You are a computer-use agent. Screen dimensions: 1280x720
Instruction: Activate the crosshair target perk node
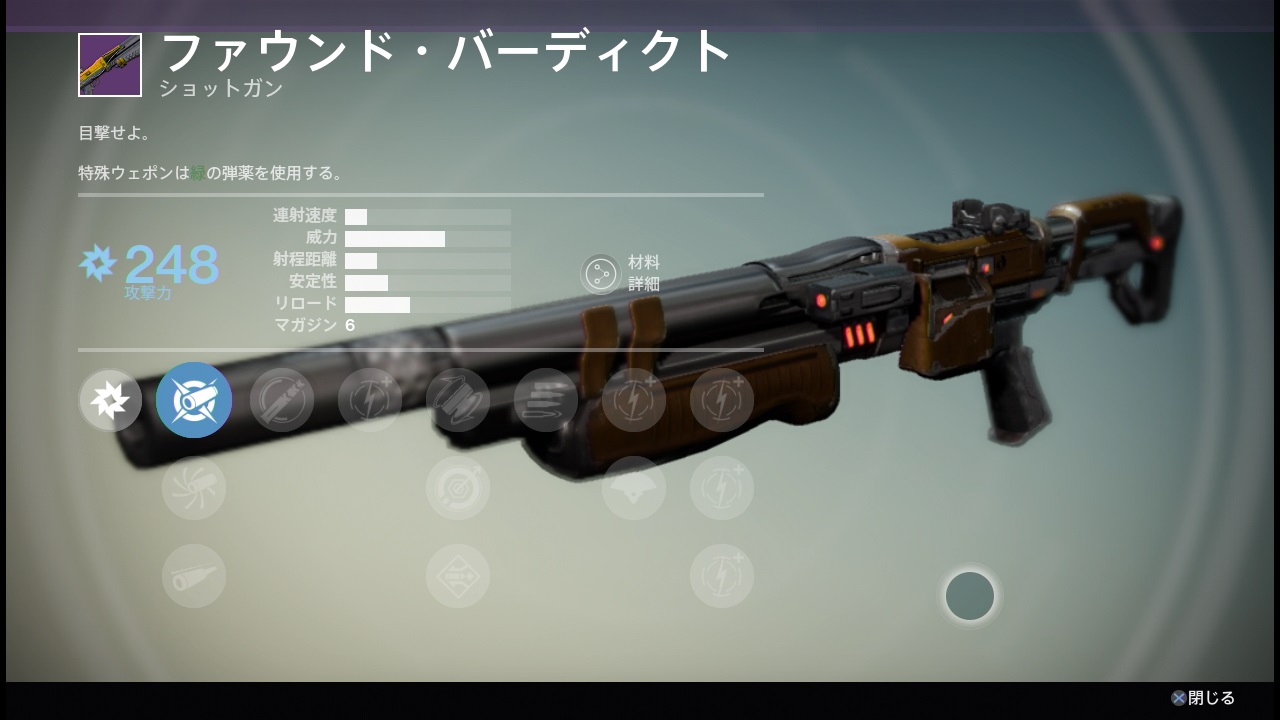click(458, 488)
